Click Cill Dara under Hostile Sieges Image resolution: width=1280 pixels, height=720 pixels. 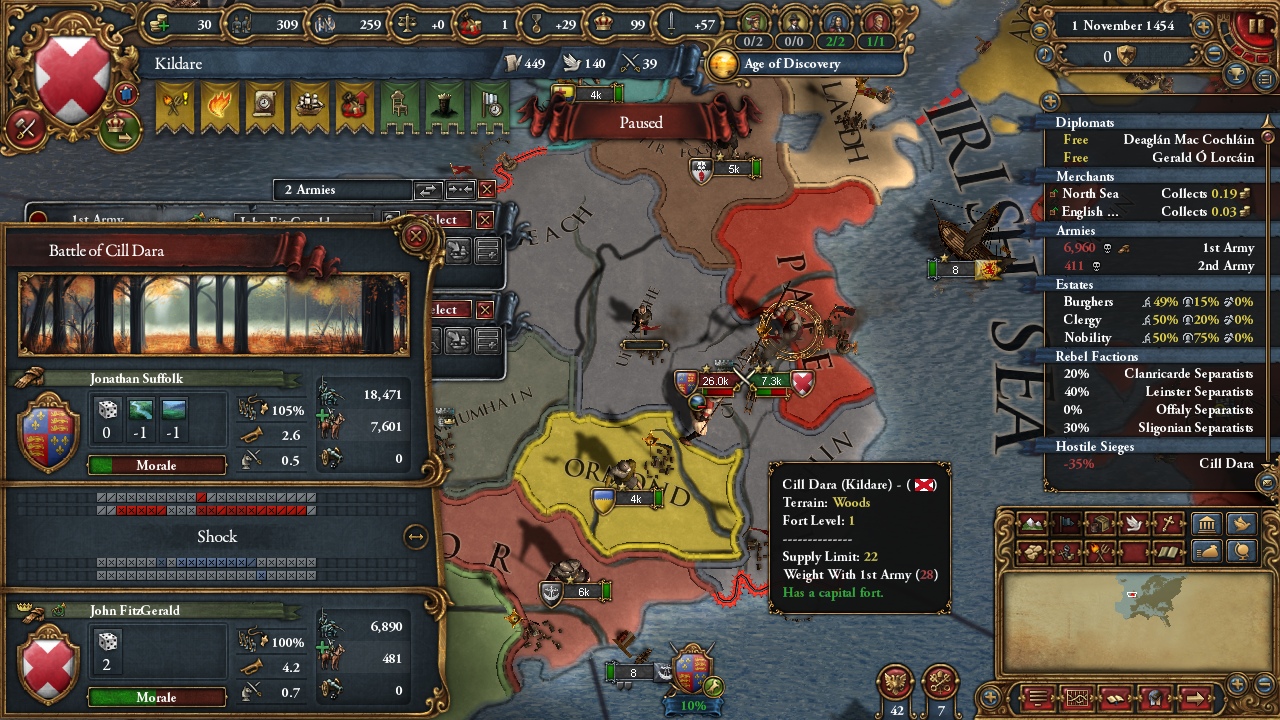click(x=1228, y=463)
